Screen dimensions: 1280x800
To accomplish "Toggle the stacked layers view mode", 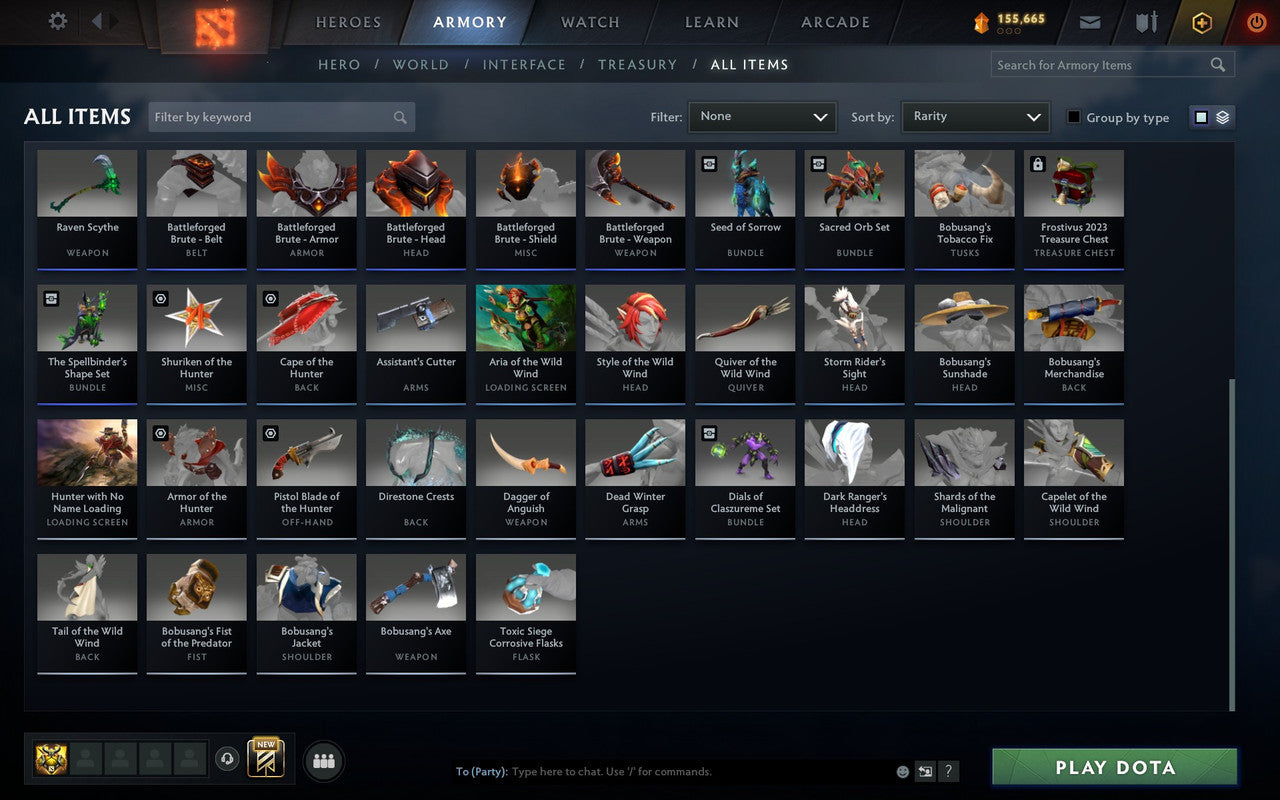I will point(1222,116).
